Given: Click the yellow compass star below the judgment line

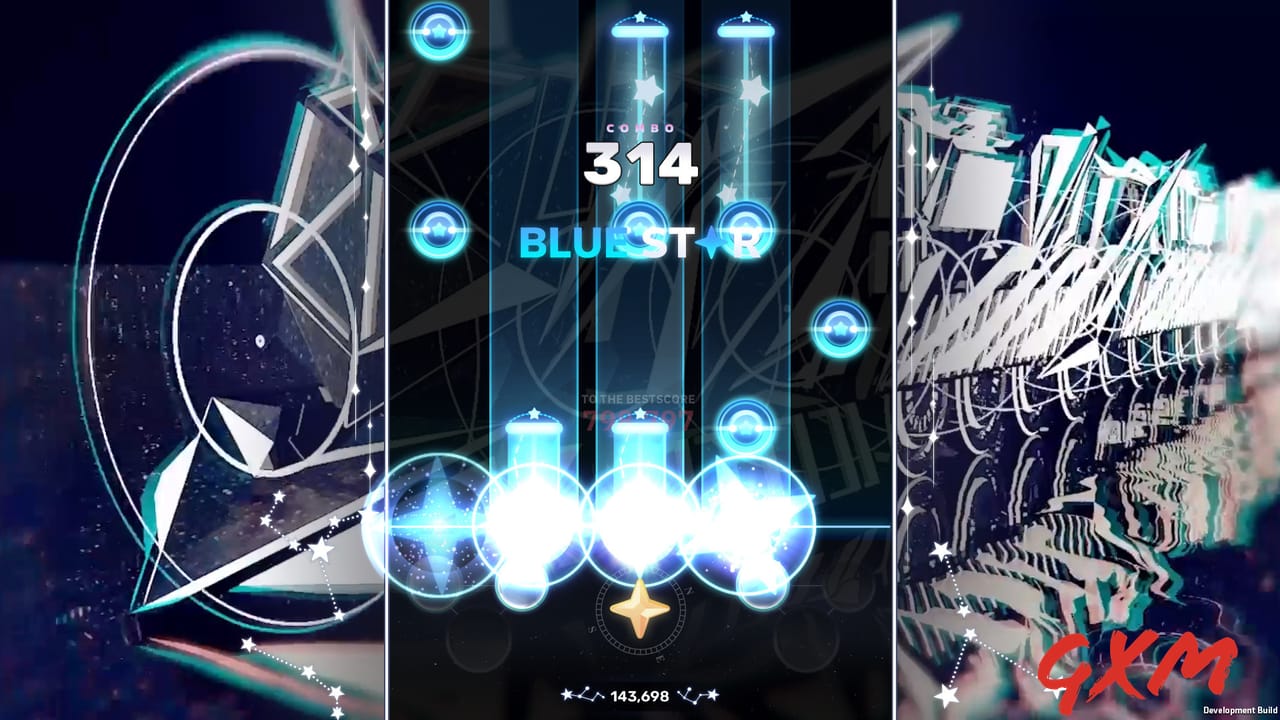Looking at the screenshot, I should (638, 605).
